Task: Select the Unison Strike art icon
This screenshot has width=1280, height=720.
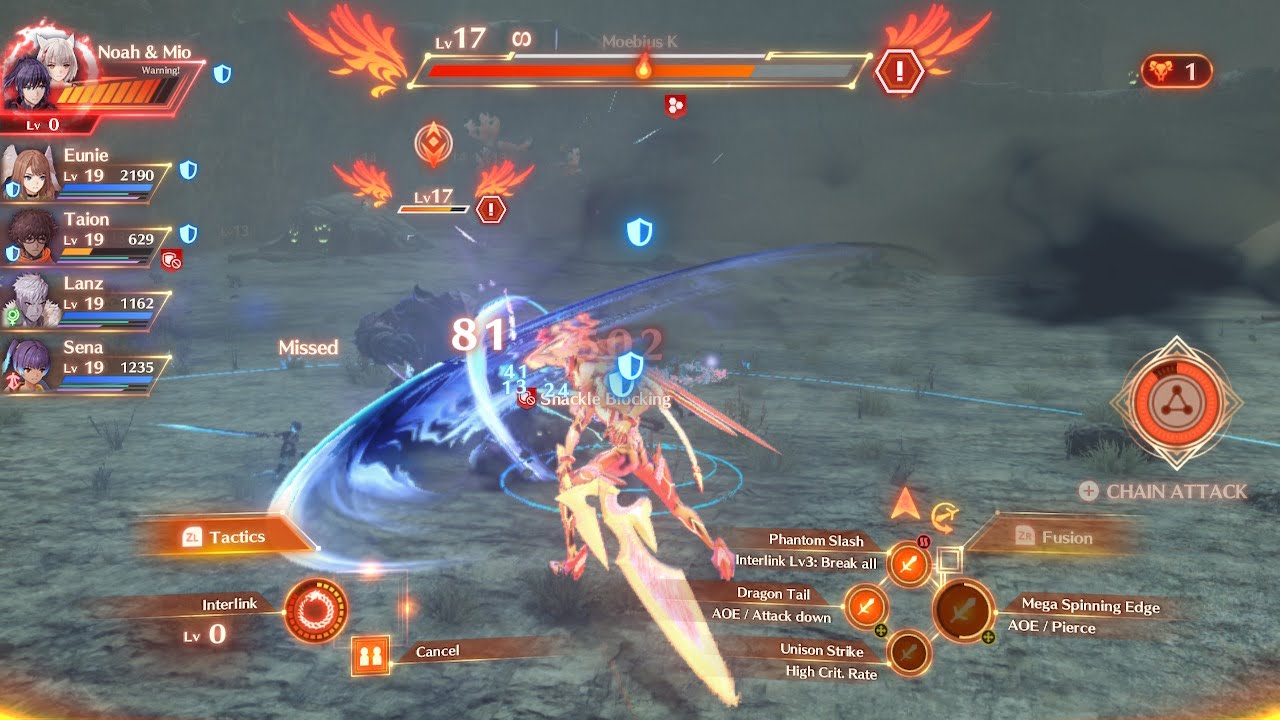Action: point(908,653)
